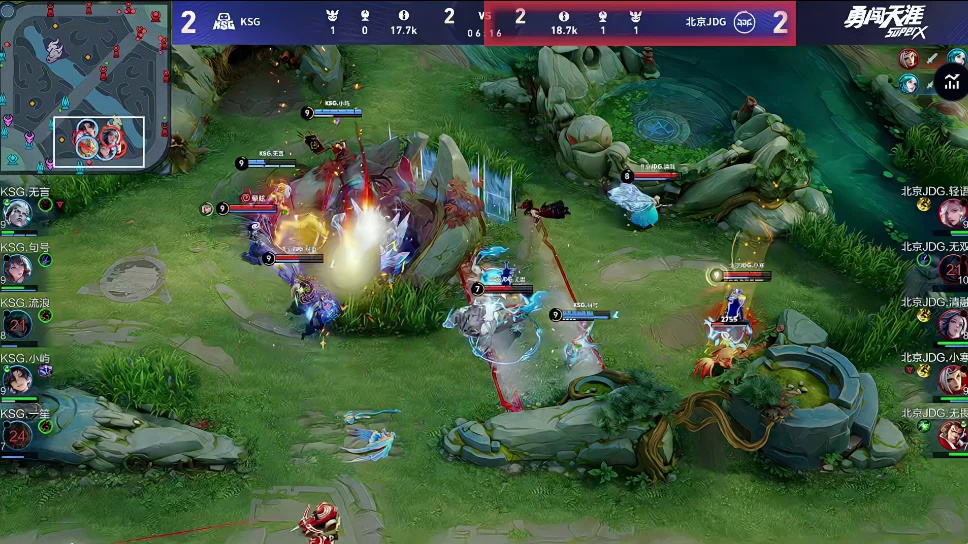
Task: Select KSG.句号 player portrait
Action: [x=17, y=270]
